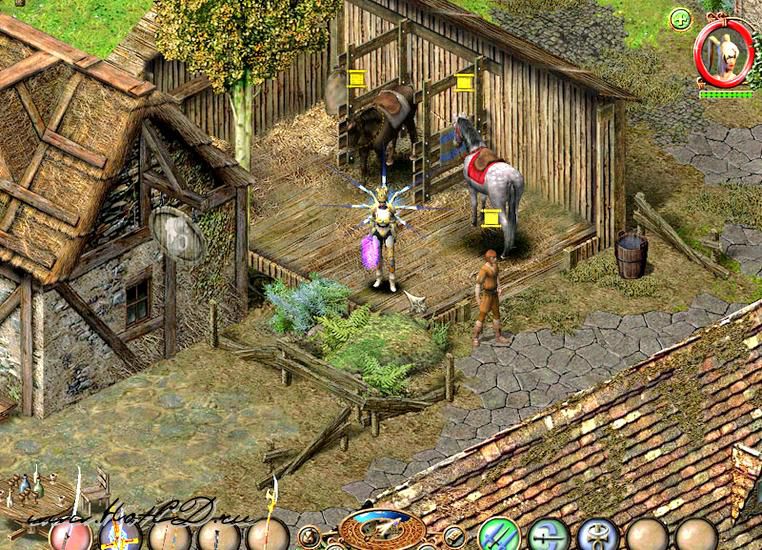Activate the blue winged-figure combat art
The height and width of the screenshot is (550, 762).
click(x=598, y=536)
